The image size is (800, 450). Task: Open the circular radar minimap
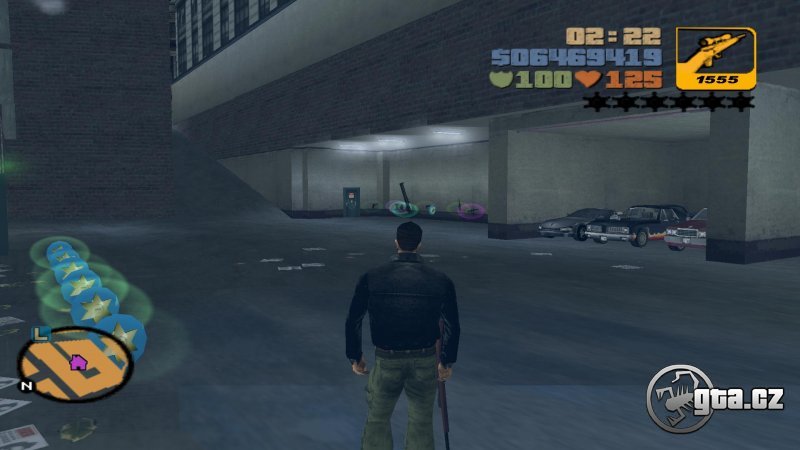[76, 363]
